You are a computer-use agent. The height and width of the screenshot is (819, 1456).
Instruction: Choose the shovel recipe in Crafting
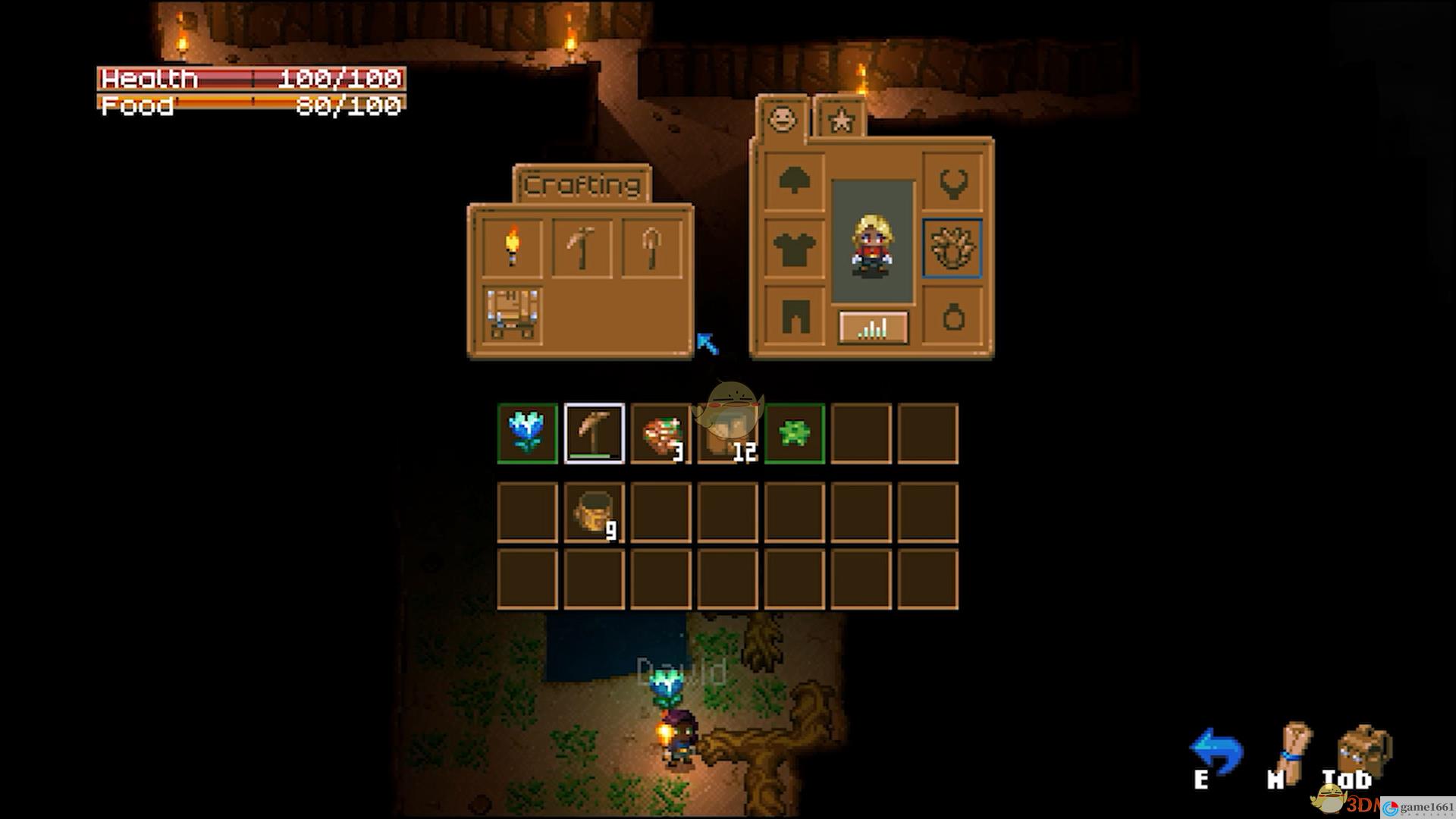(651, 247)
